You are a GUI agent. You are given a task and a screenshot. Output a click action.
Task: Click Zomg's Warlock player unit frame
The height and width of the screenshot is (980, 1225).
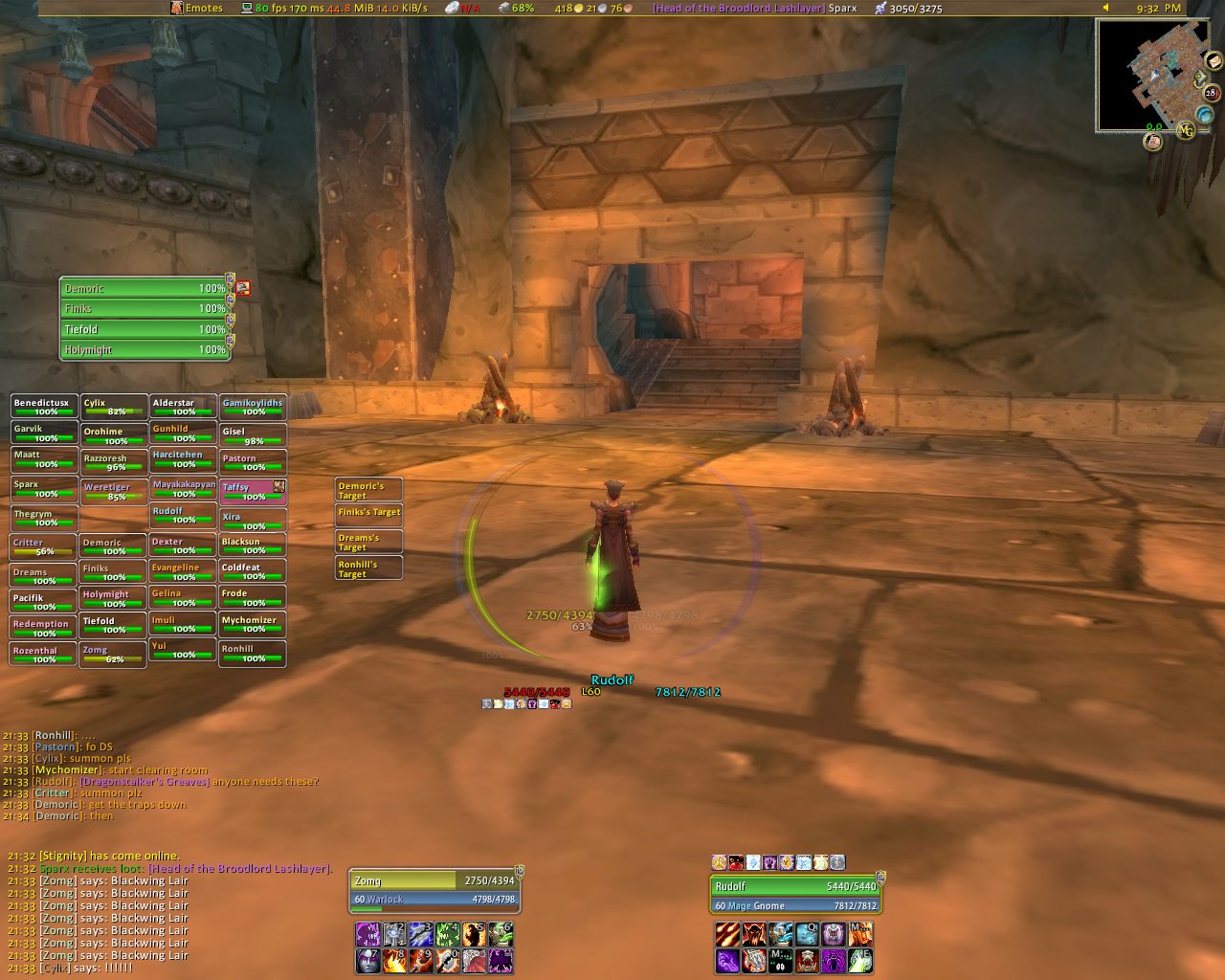click(x=436, y=889)
